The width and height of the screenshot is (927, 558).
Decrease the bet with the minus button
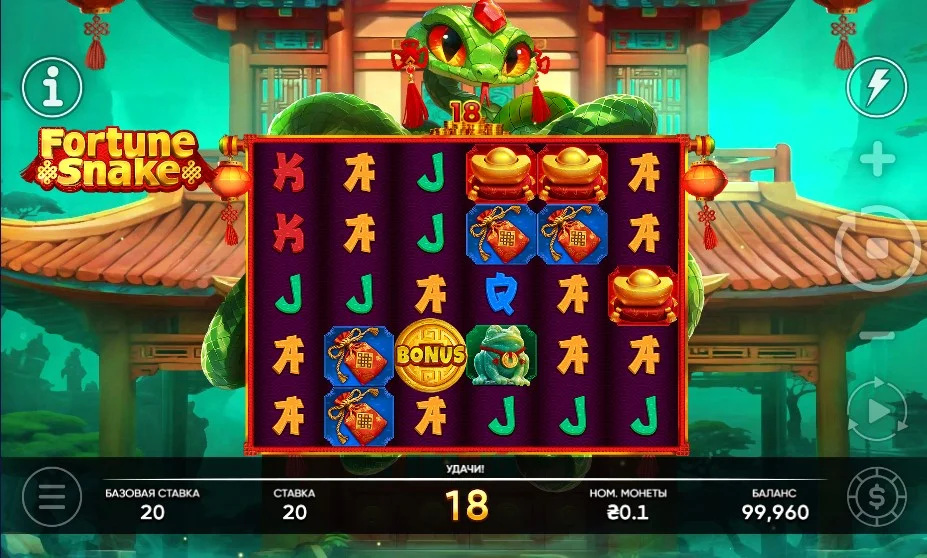[x=877, y=336]
